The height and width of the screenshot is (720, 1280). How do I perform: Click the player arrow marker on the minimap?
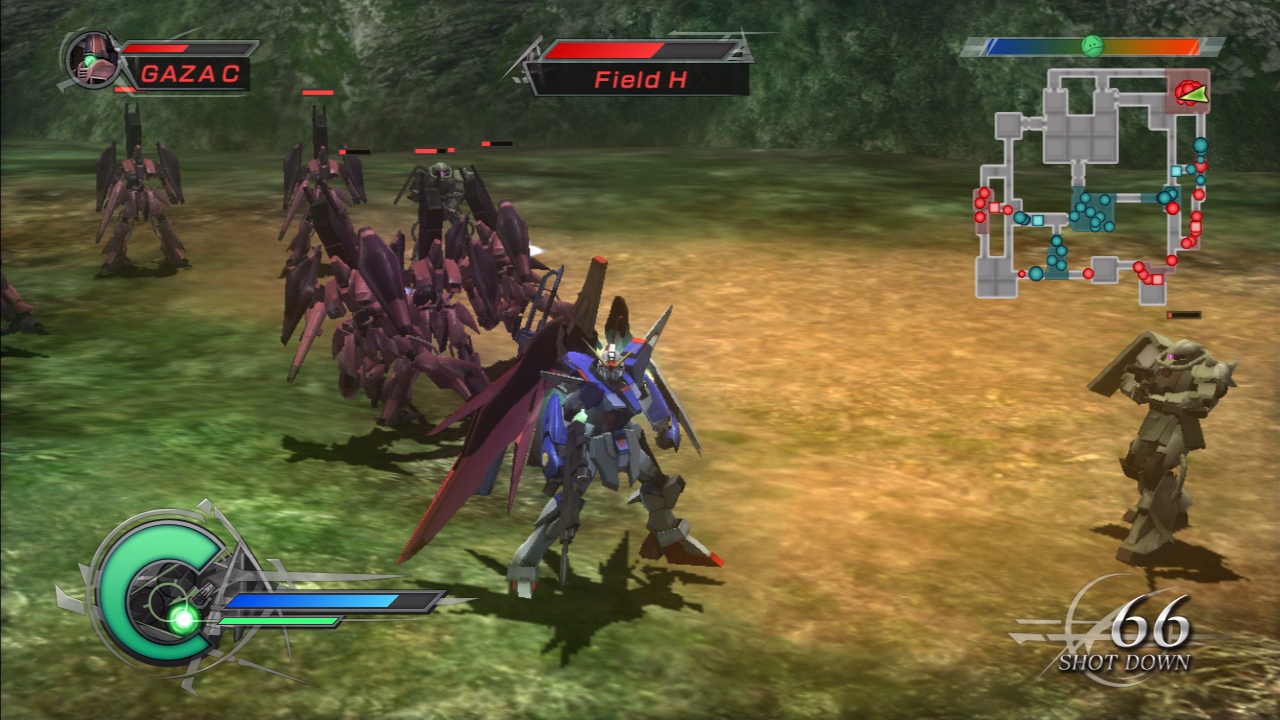pos(1195,95)
